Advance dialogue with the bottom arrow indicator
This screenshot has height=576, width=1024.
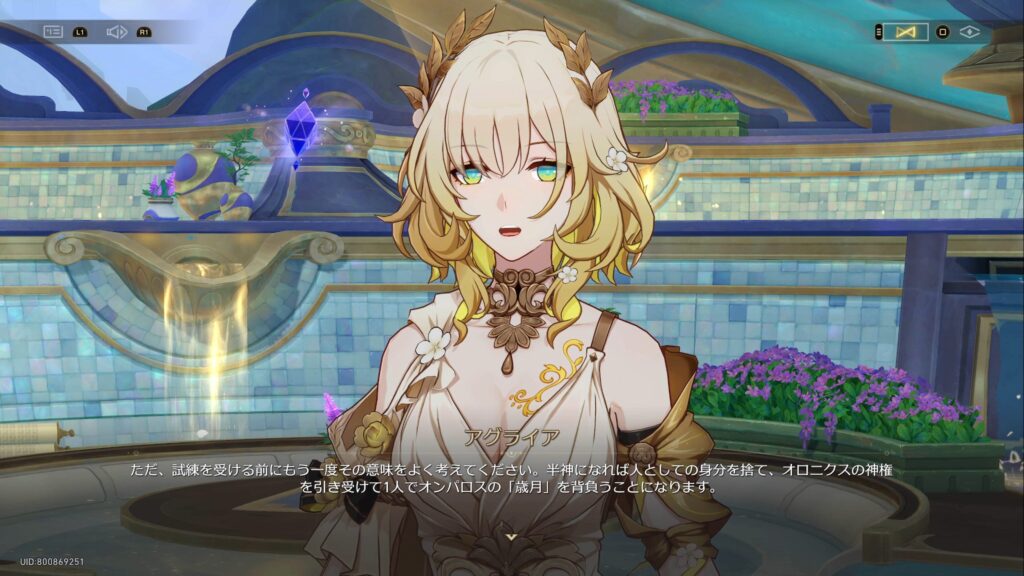(x=512, y=537)
